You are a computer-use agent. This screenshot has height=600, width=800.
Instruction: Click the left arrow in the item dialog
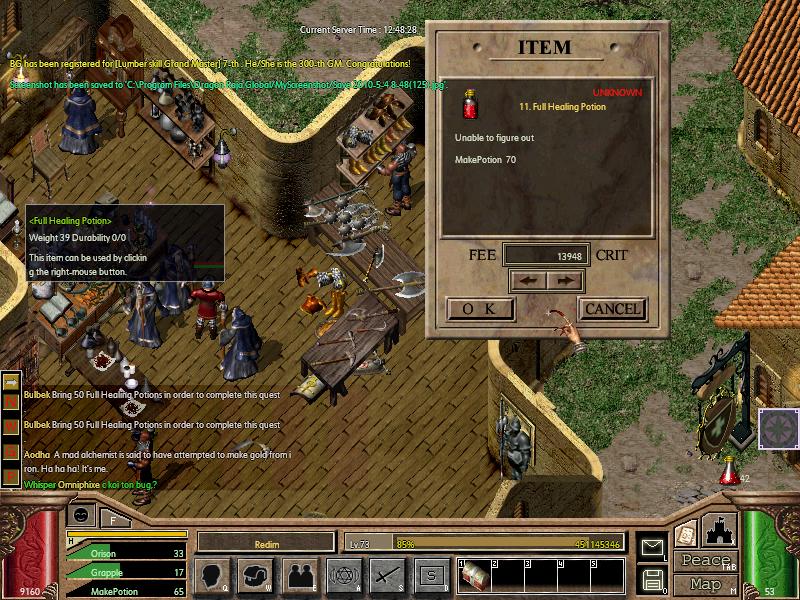(x=528, y=280)
